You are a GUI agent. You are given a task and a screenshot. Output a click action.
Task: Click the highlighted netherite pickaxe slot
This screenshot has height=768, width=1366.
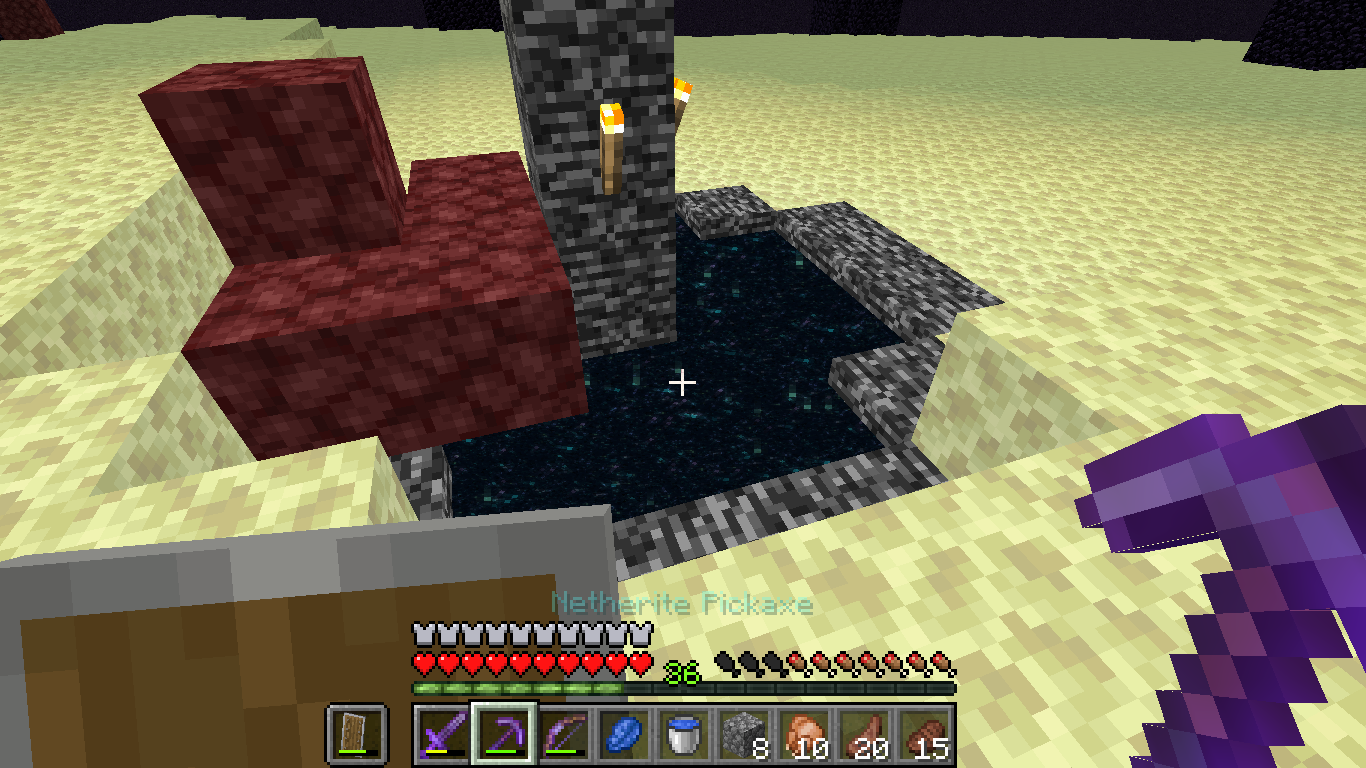[503, 735]
